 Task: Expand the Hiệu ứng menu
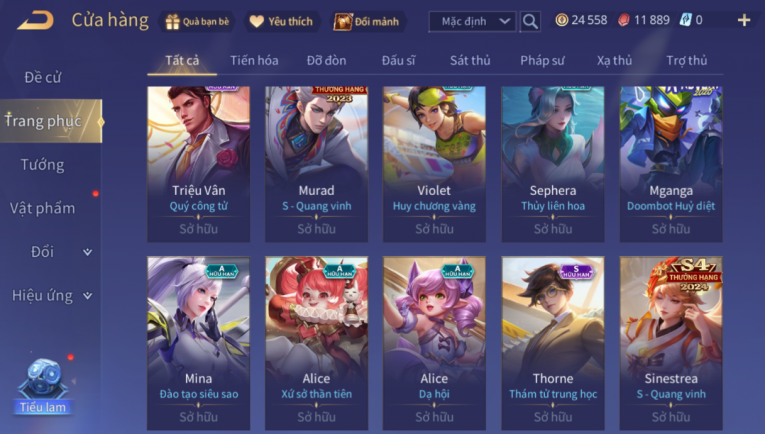pos(50,295)
